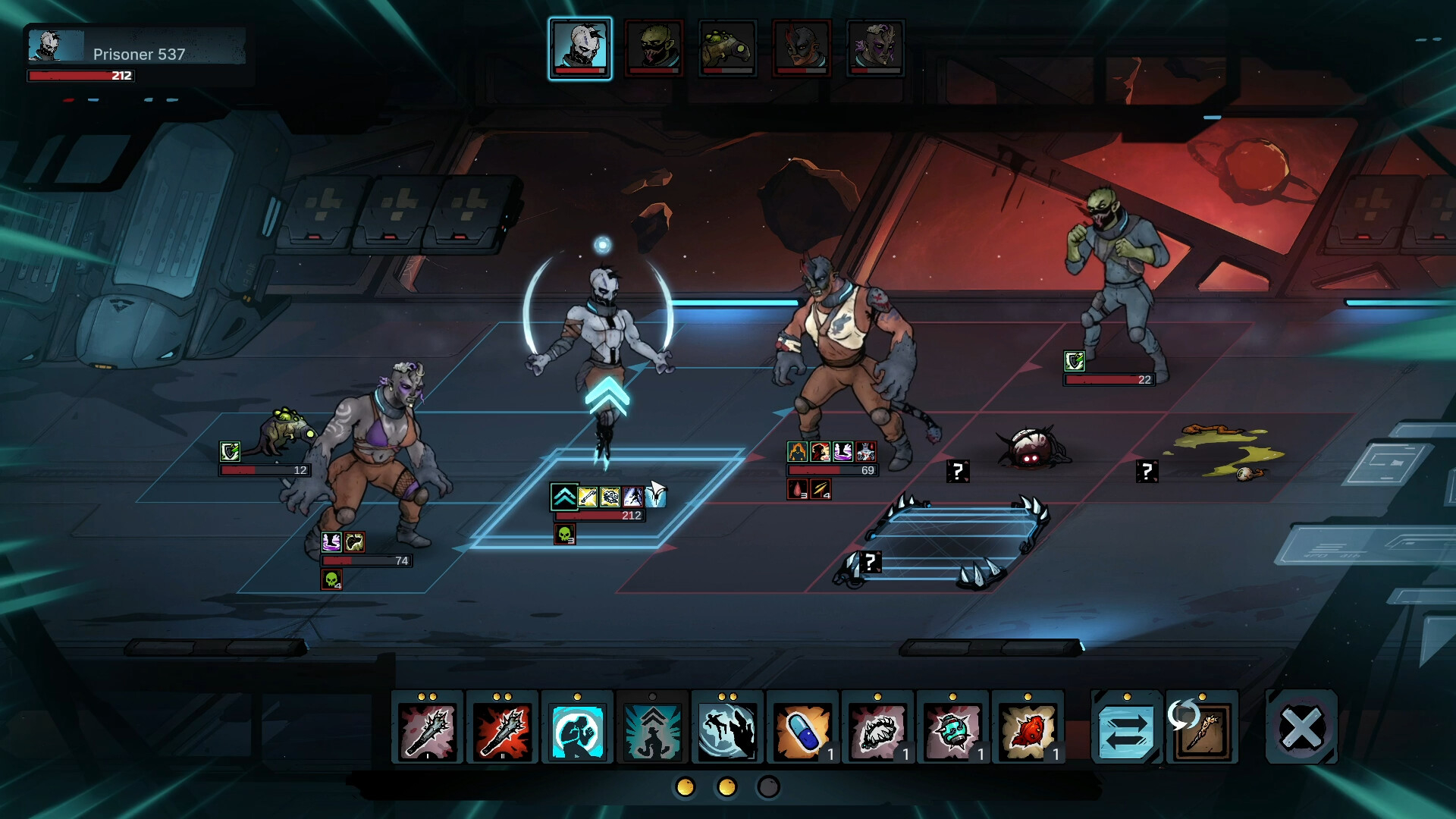
Task: Use the red meat chunk item
Action: [x=1028, y=729]
